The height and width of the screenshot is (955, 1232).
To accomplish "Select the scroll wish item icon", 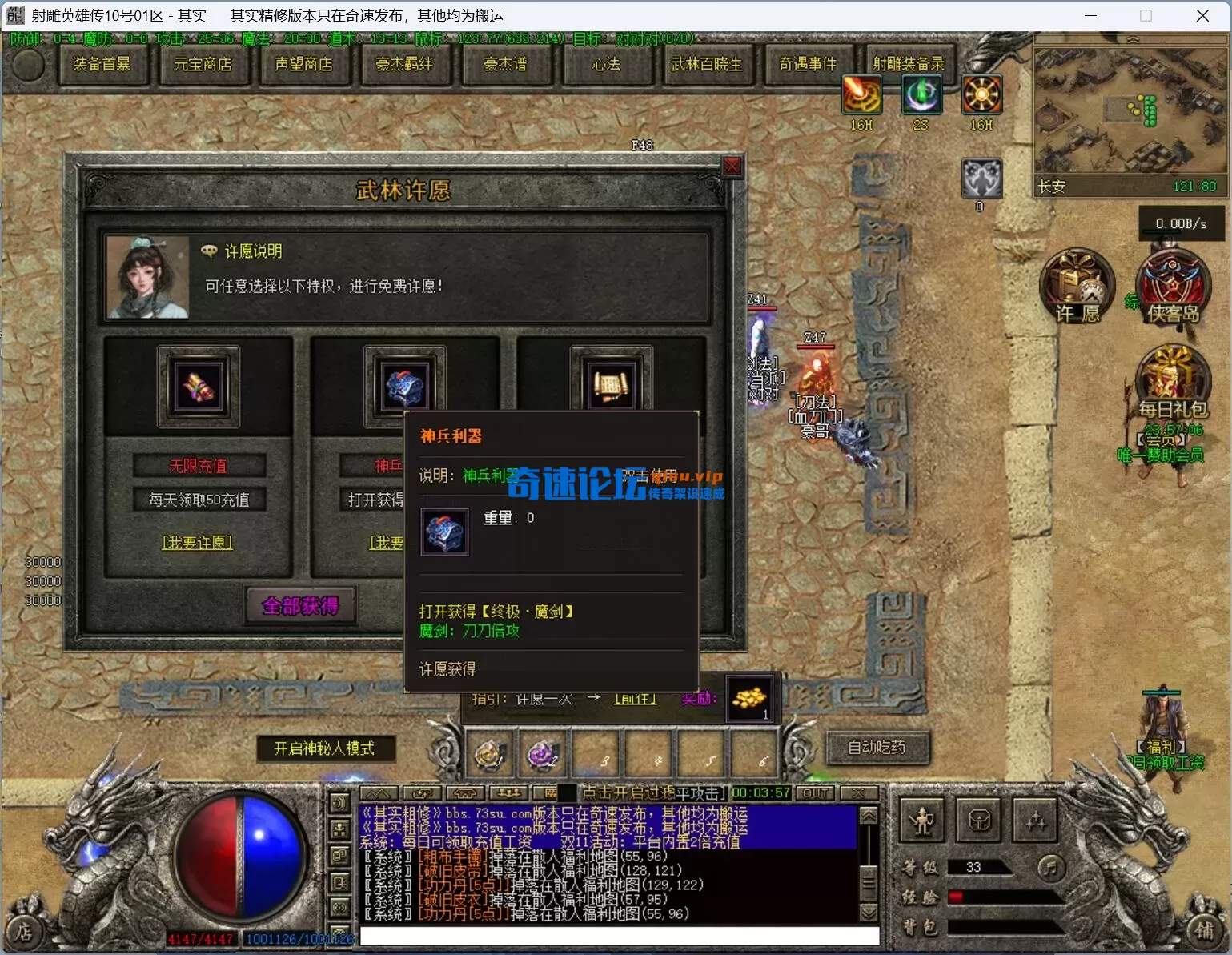I will (611, 387).
